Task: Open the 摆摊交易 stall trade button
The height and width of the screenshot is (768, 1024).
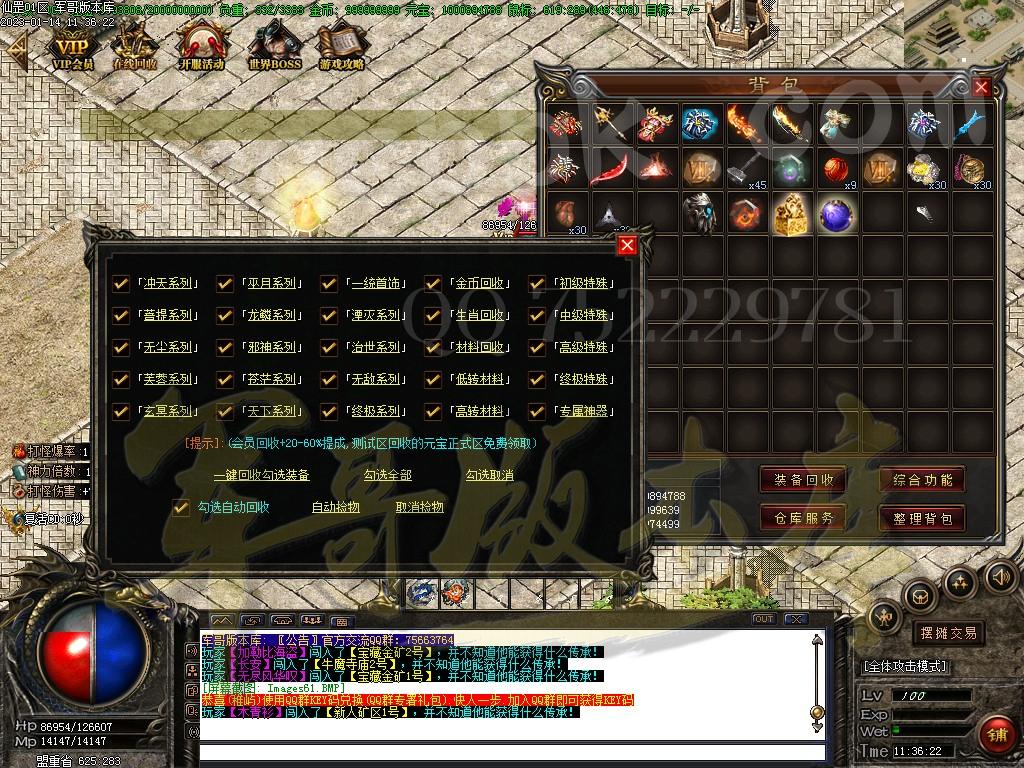Action: 947,633
